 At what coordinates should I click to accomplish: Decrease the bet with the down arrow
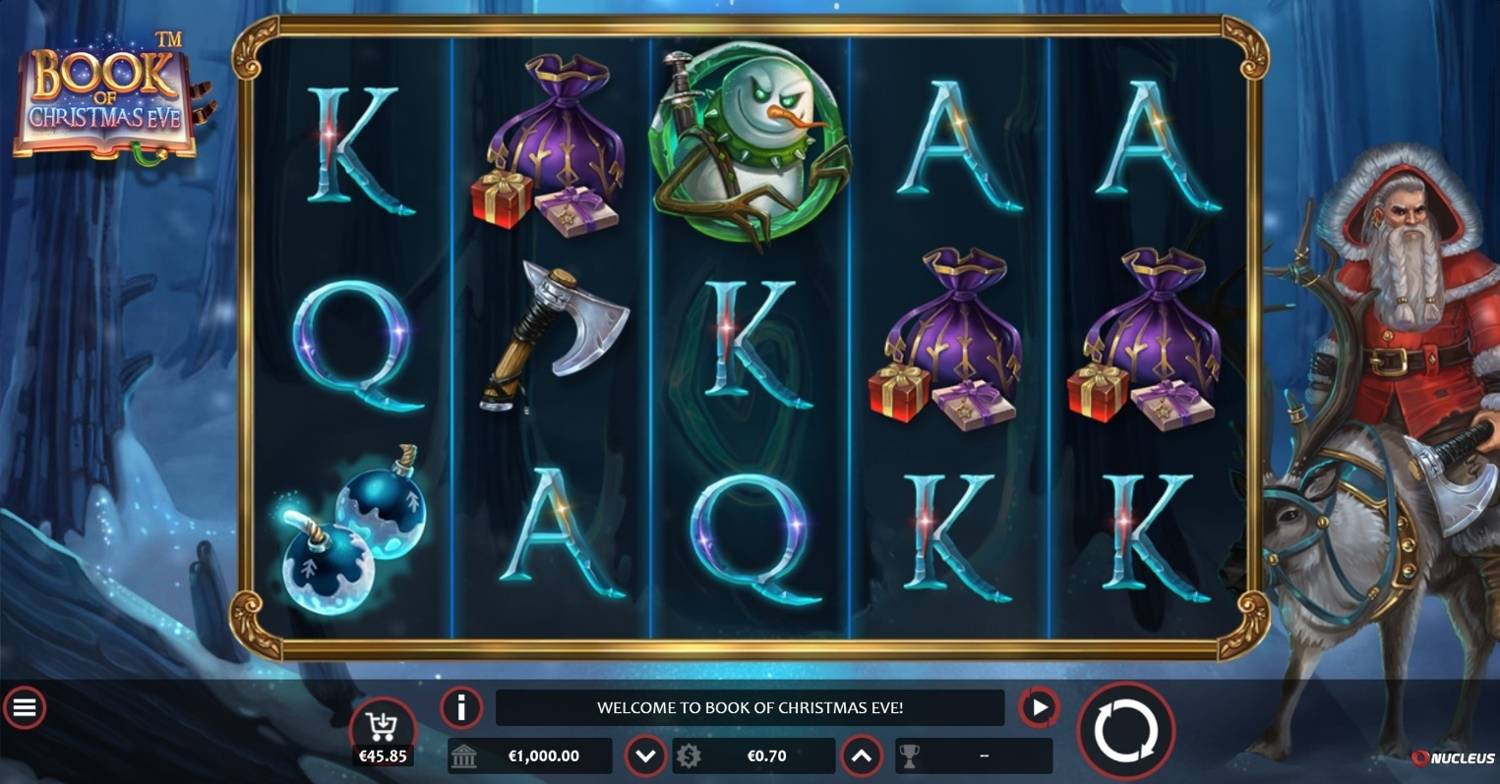pyautogui.click(x=645, y=756)
